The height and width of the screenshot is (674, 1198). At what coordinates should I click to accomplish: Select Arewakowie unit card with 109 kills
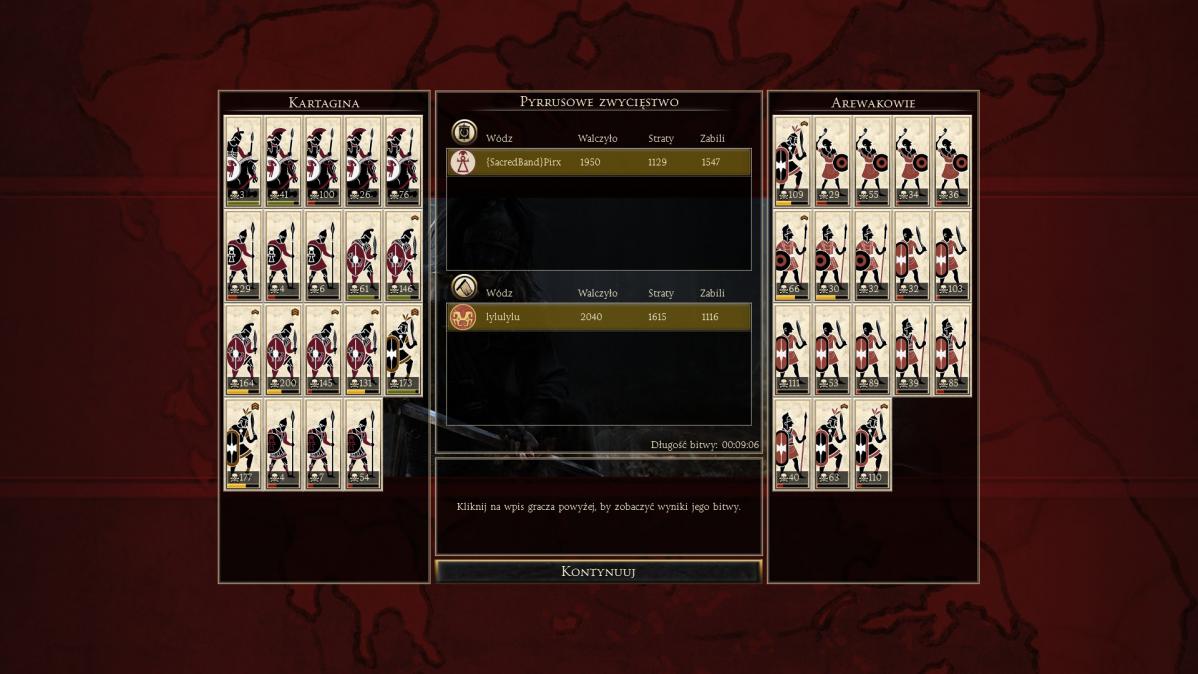click(792, 162)
